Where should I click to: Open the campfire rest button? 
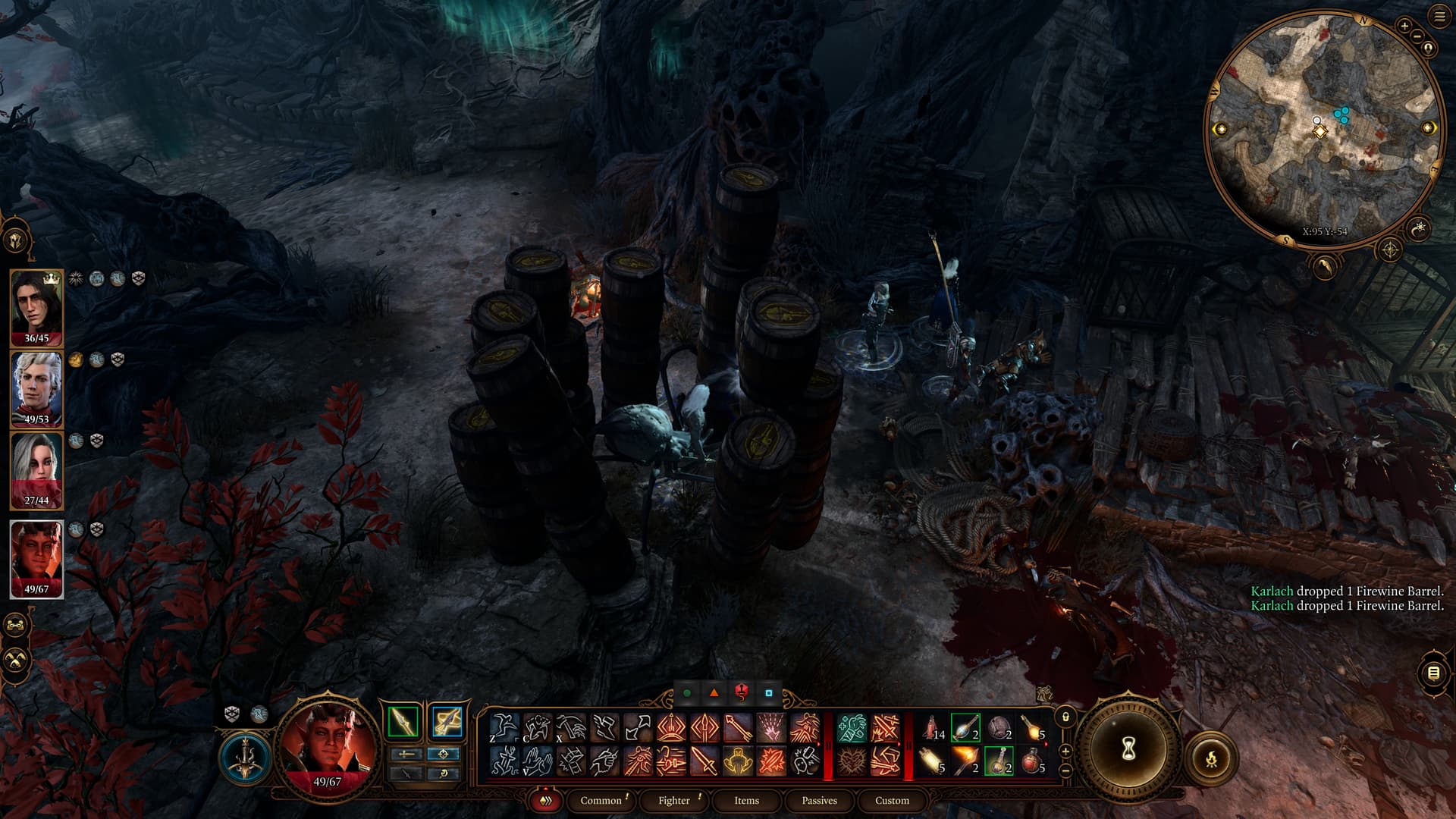(x=1211, y=757)
